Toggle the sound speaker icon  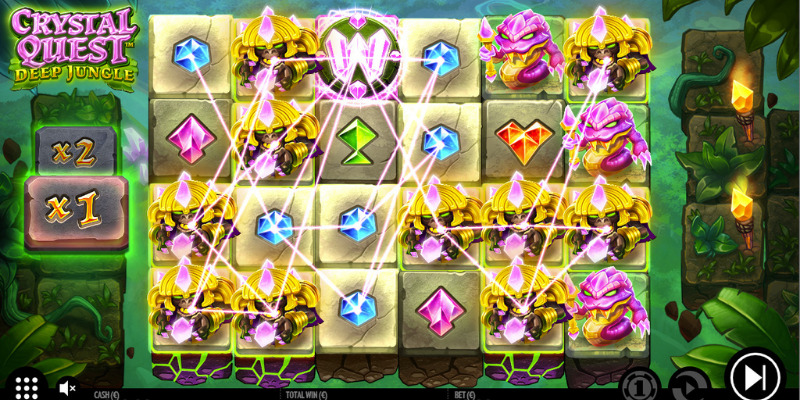click(68, 387)
